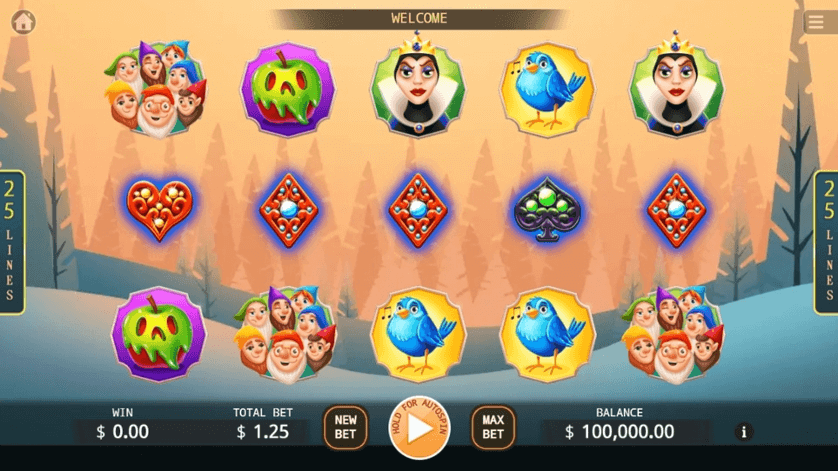Open the hamburger menu
This screenshot has height=471, width=838.
click(814, 23)
